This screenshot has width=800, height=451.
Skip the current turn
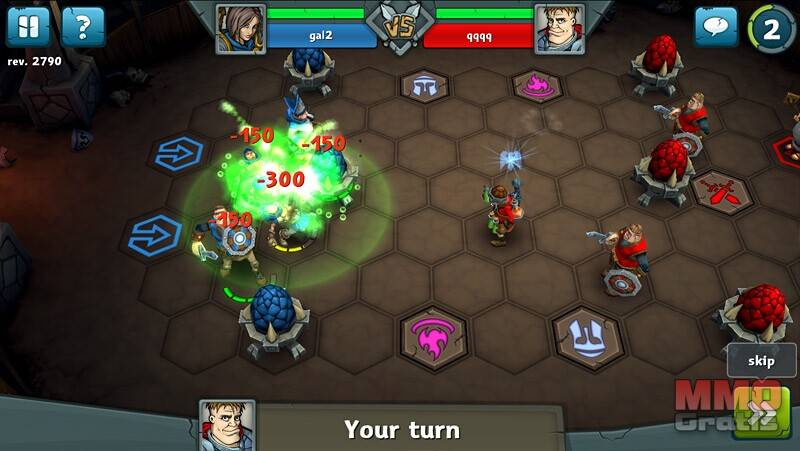coord(761,360)
